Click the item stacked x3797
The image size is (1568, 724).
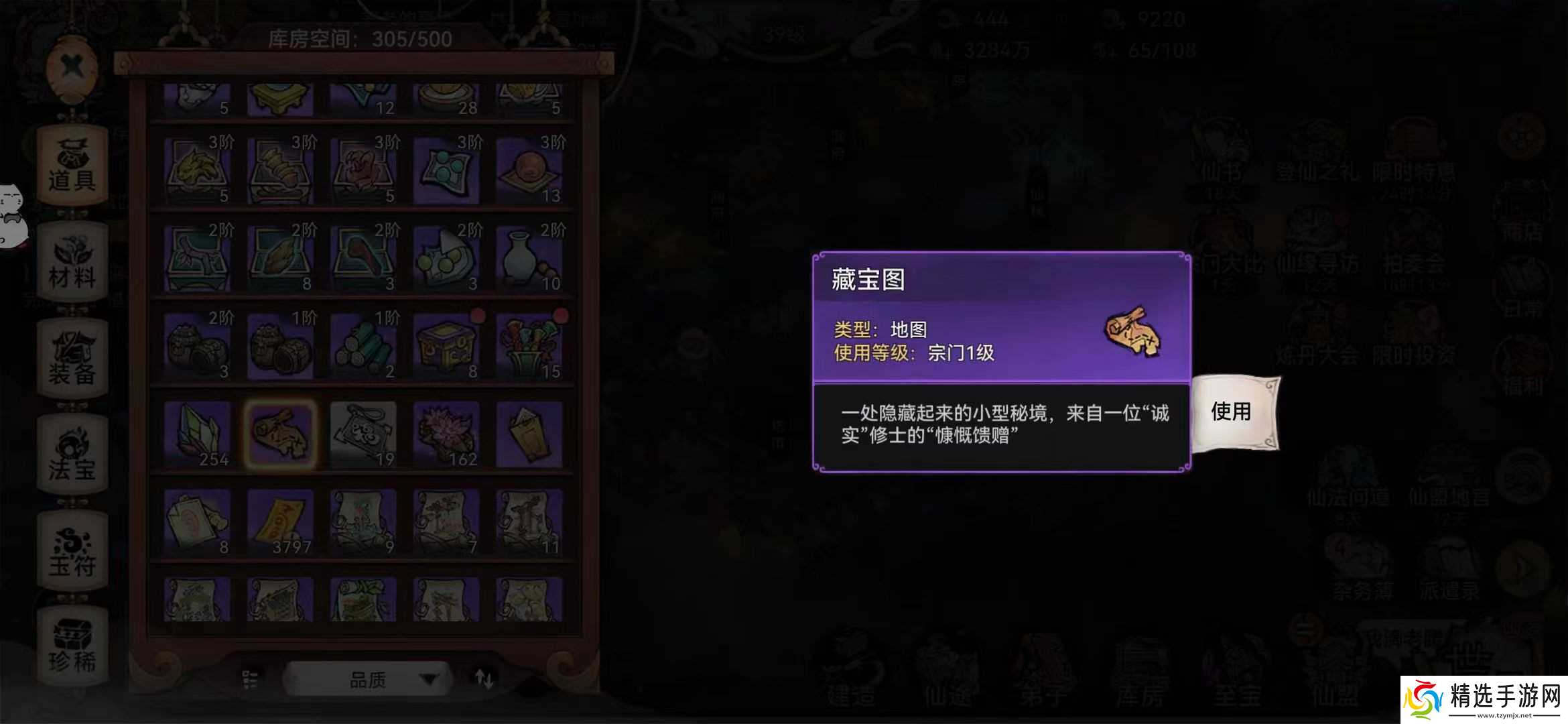tap(281, 520)
